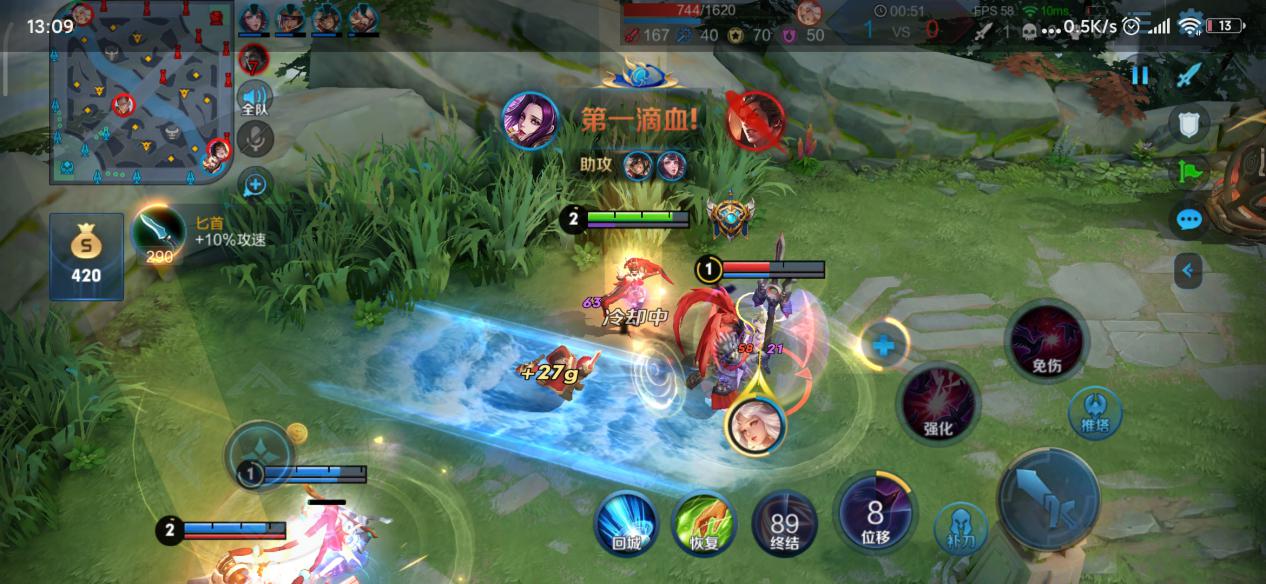Select the blue sword attack signal
1266x584 pixels.
pyautogui.click(x=1188, y=75)
